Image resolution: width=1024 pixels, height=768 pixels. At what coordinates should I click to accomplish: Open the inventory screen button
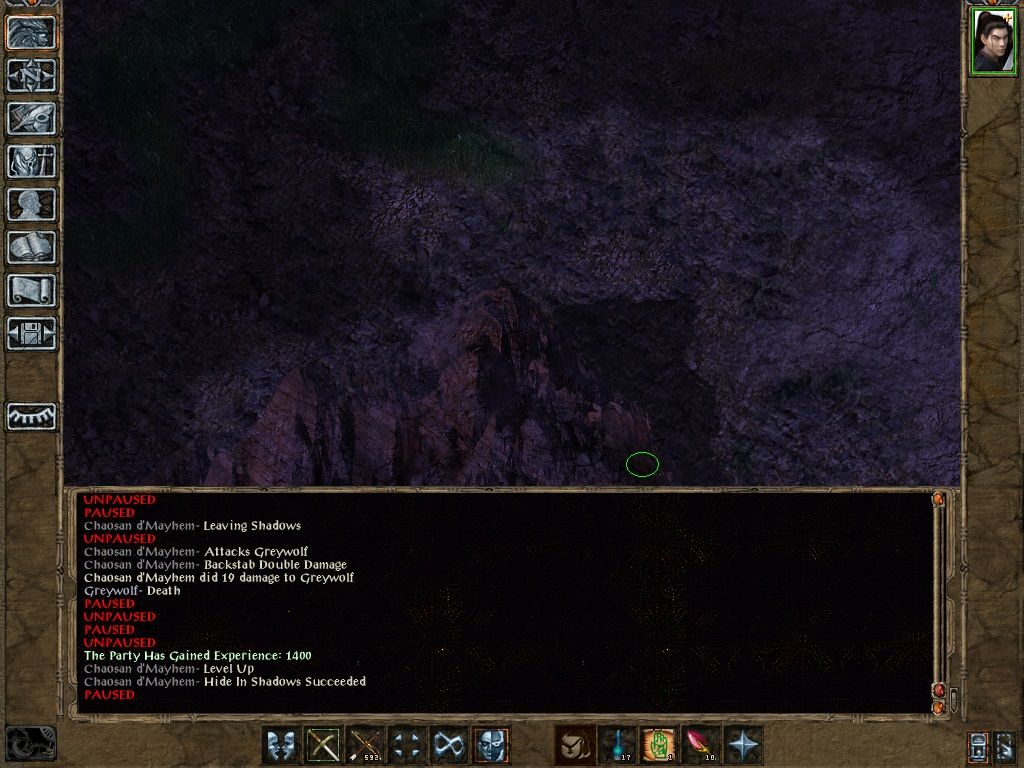[31, 161]
